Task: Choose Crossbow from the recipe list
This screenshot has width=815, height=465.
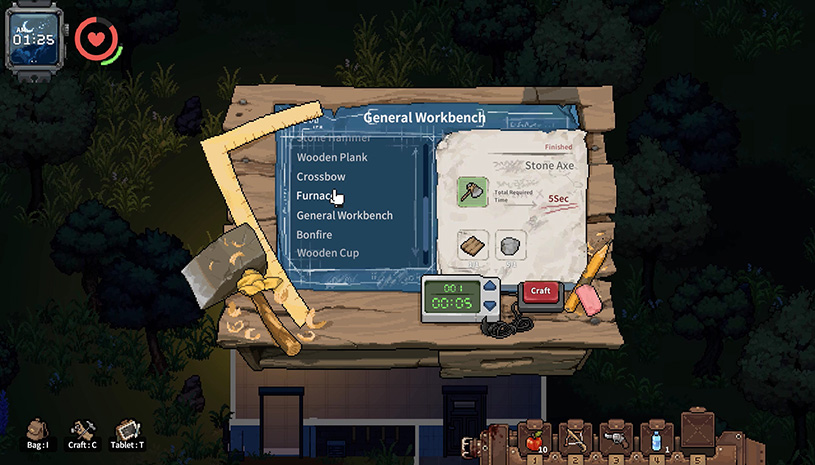Action: pyautogui.click(x=320, y=176)
